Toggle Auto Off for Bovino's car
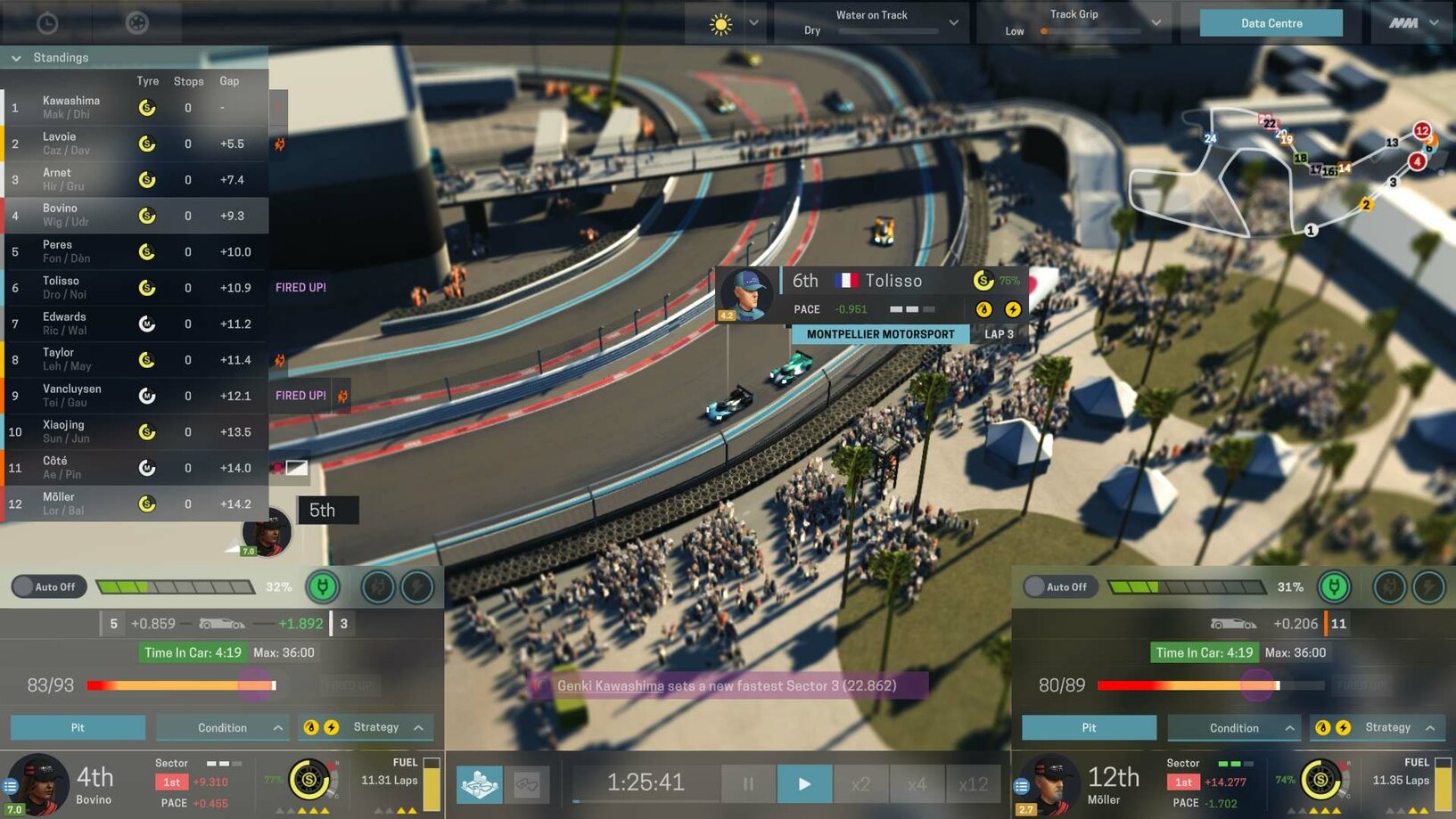1456x819 pixels. [48, 586]
